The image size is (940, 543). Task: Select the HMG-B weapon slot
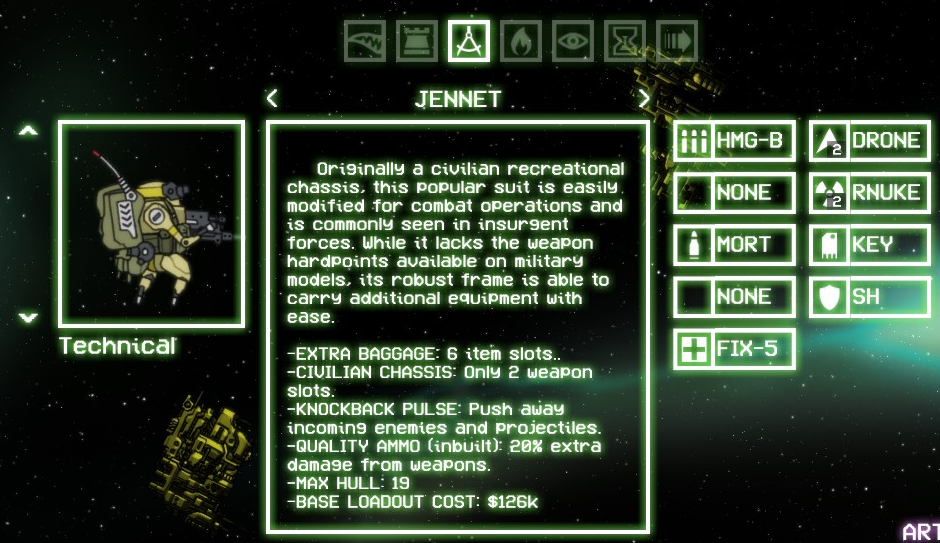point(734,141)
